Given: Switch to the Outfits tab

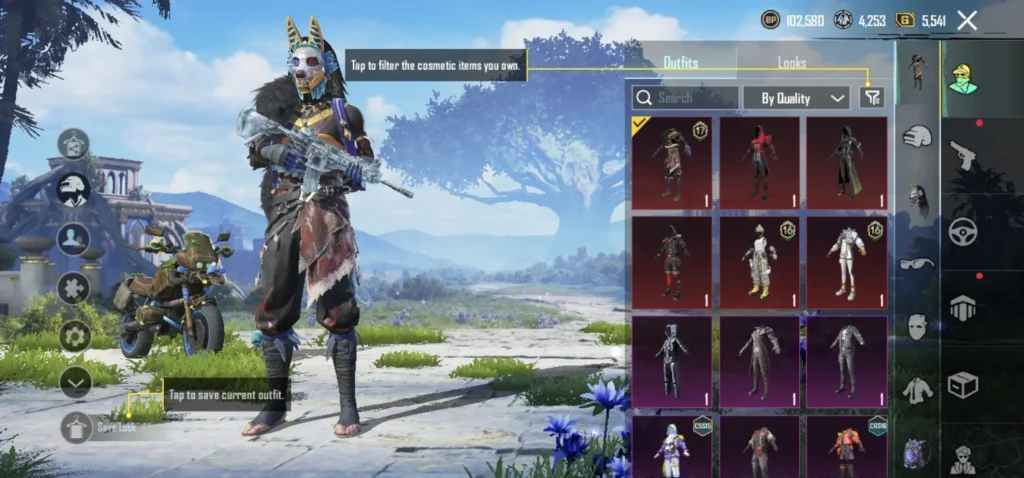Looking at the screenshot, I should pos(681,62).
